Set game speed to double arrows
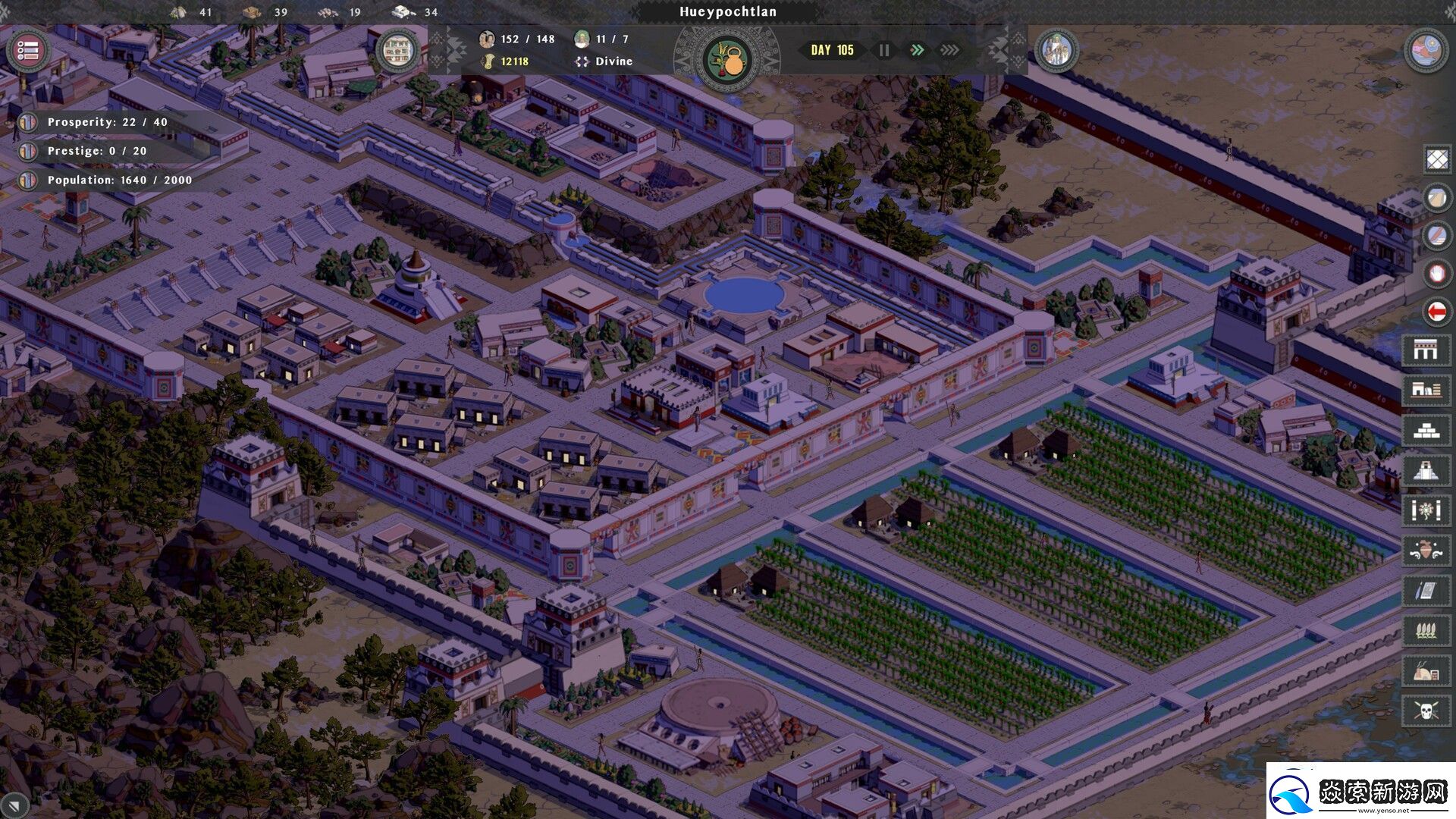This screenshot has width=1456, height=819. 917,50
